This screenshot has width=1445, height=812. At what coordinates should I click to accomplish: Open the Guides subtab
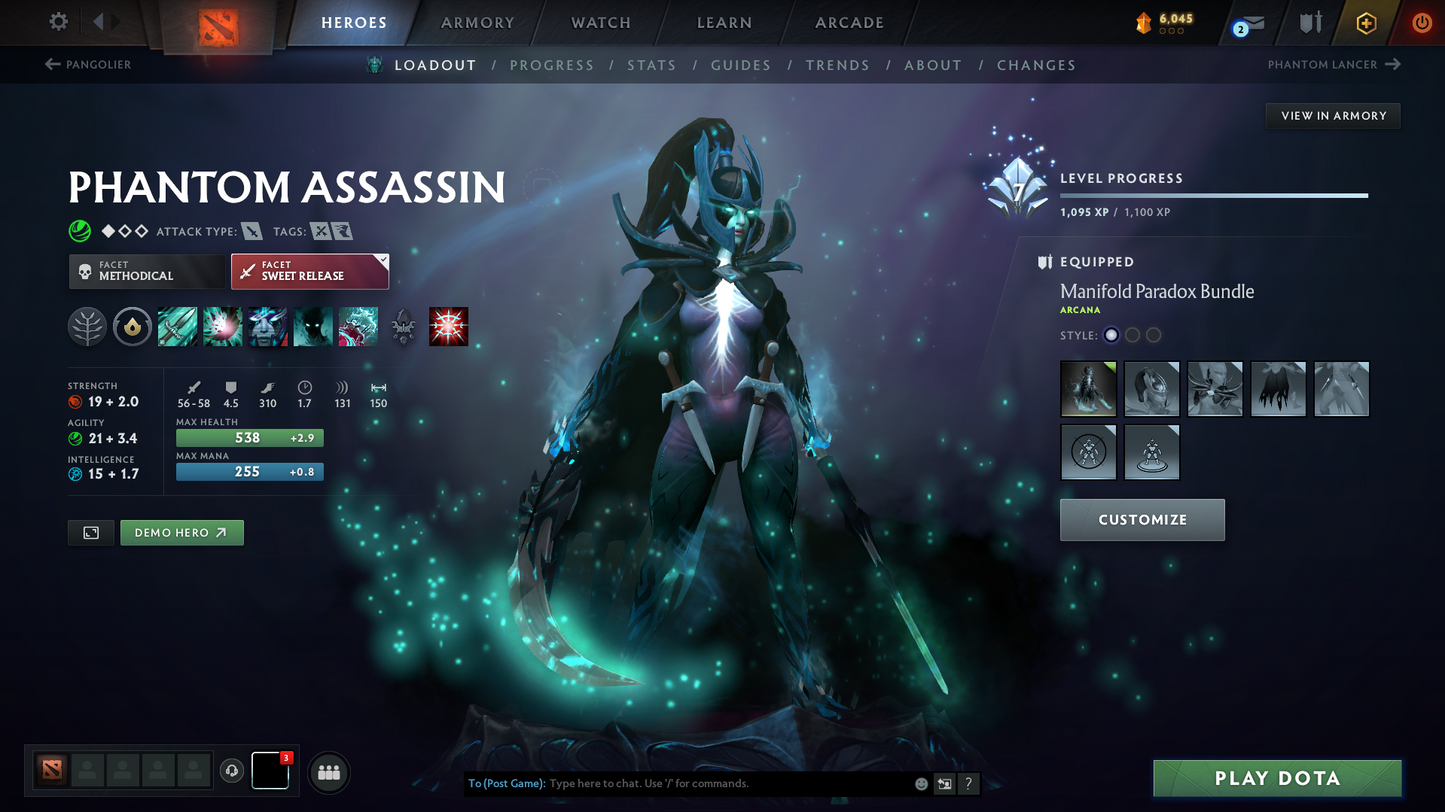click(741, 65)
